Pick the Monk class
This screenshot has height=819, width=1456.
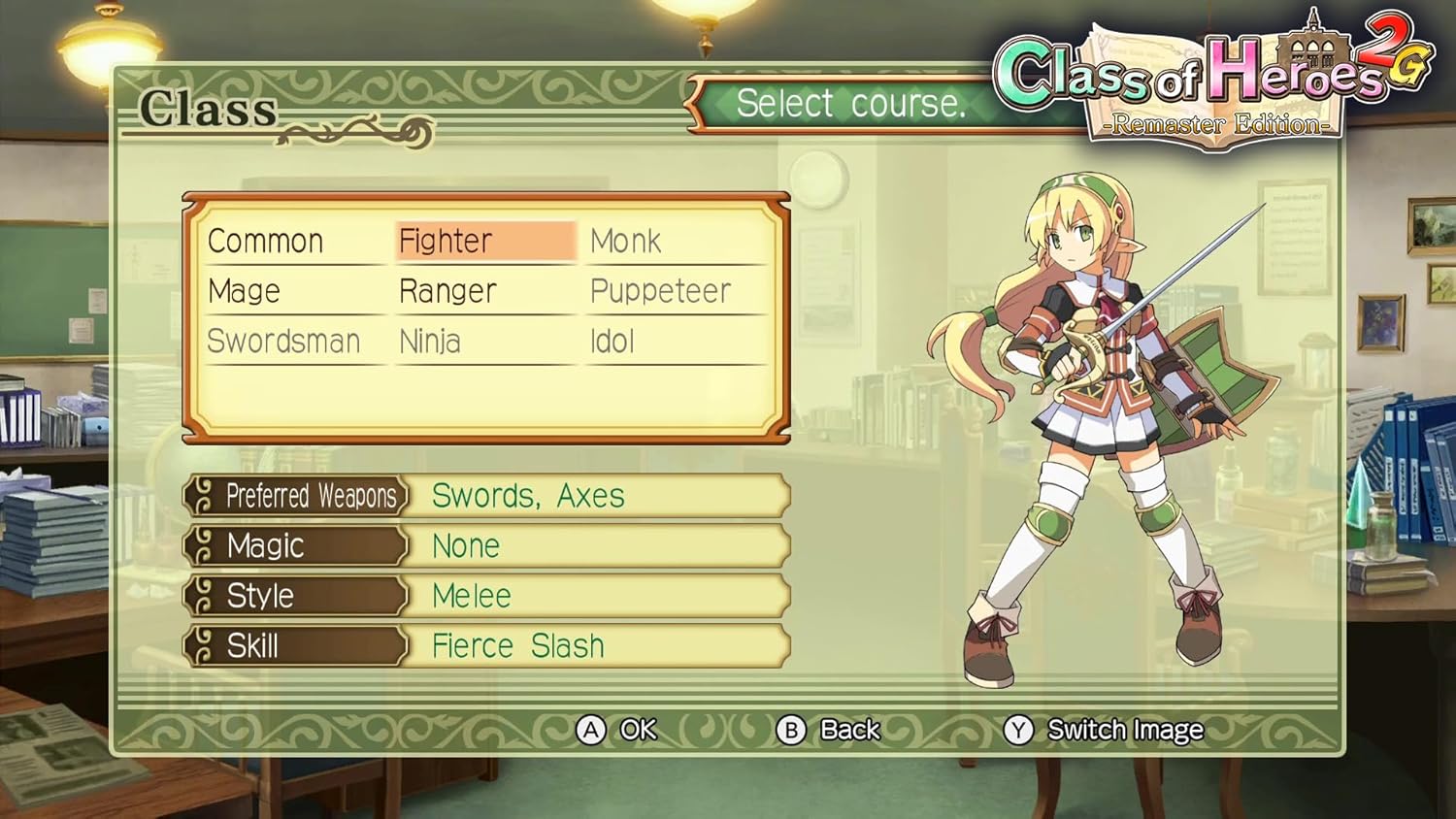coord(626,241)
